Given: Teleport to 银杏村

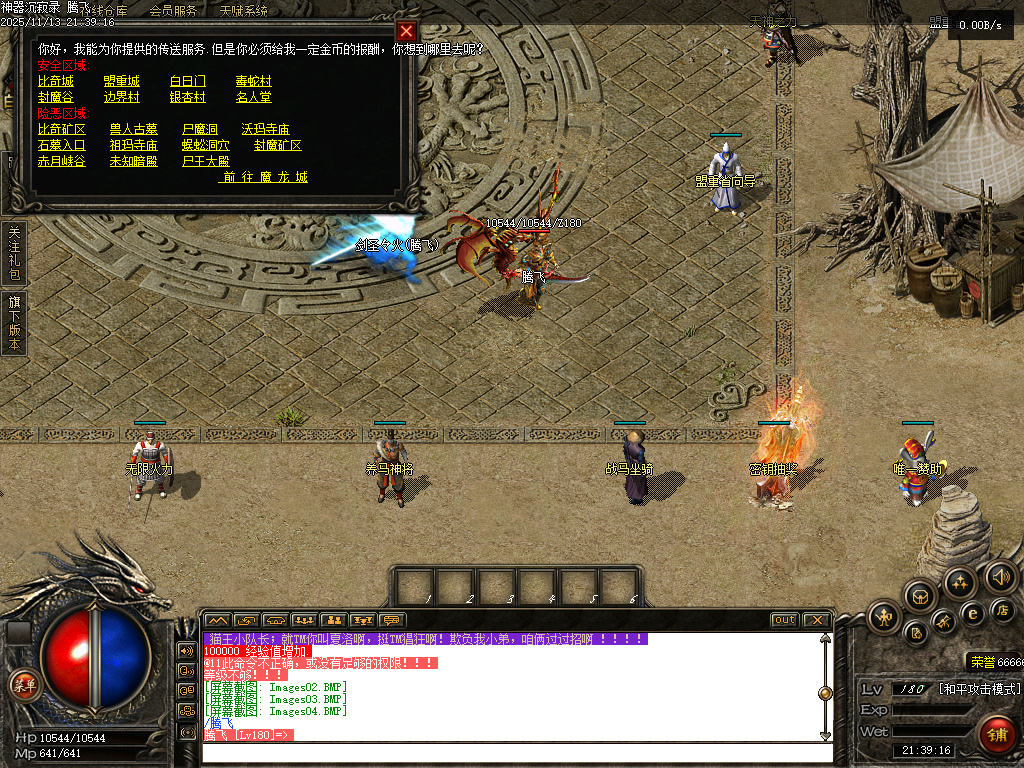Looking at the screenshot, I should pos(187,97).
